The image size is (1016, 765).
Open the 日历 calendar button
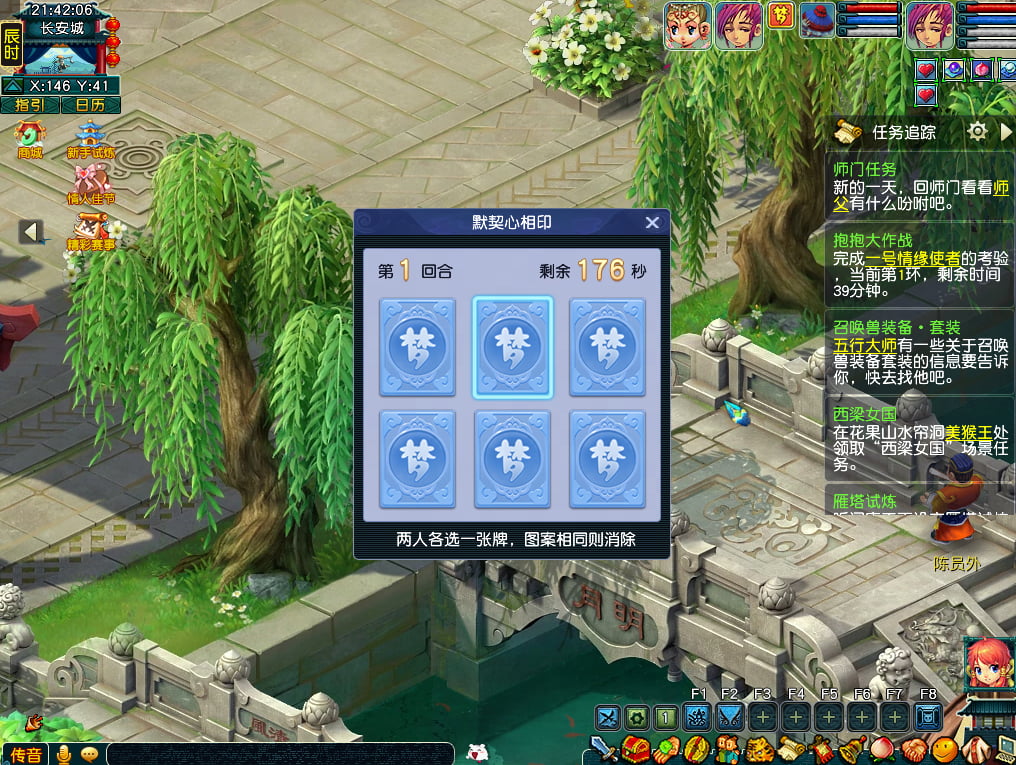pyautogui.click(x=90, y=104)
